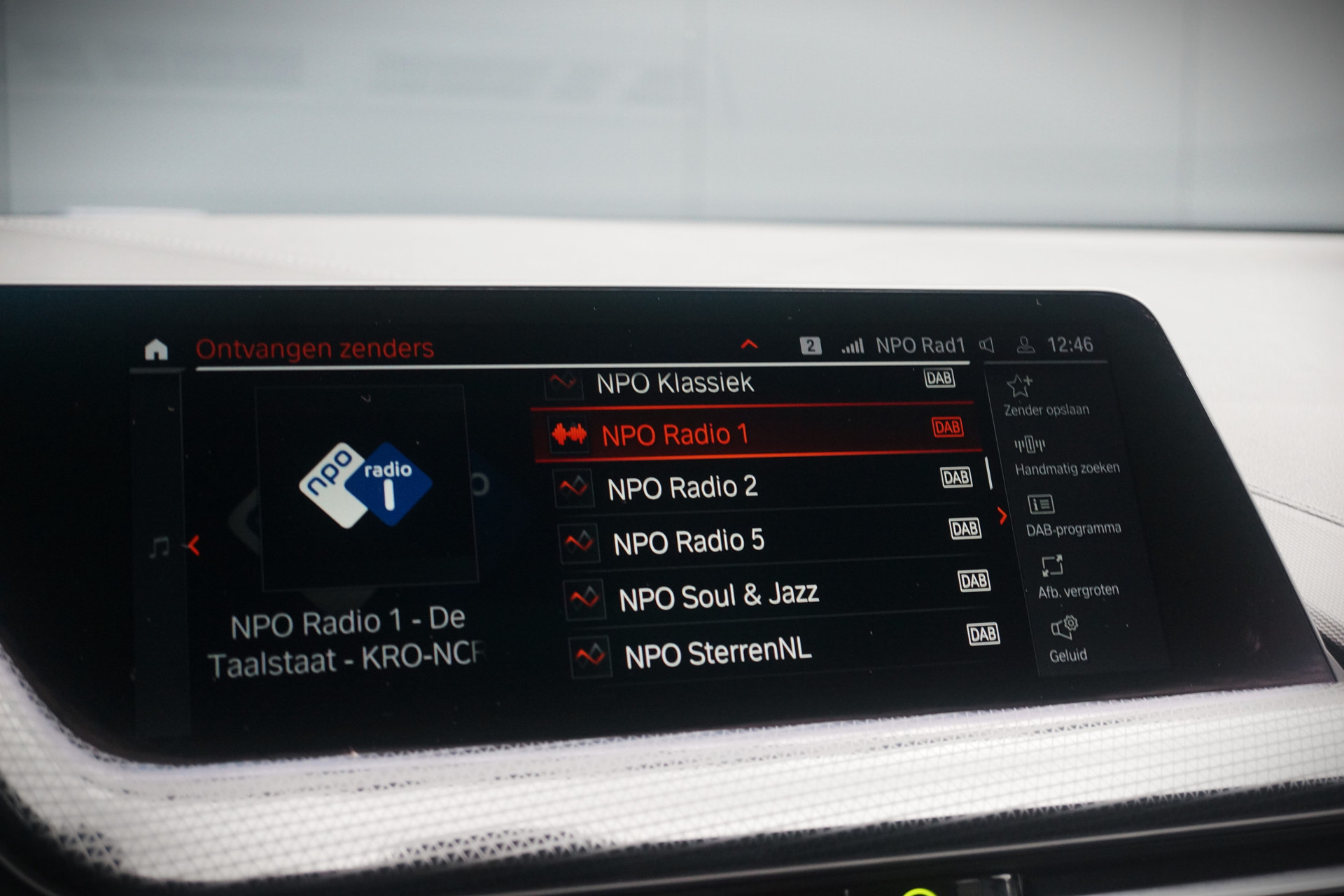Save station with Zender opslaan
The width and height of the screenshot is (1344, 896).
click(1045, 395)
